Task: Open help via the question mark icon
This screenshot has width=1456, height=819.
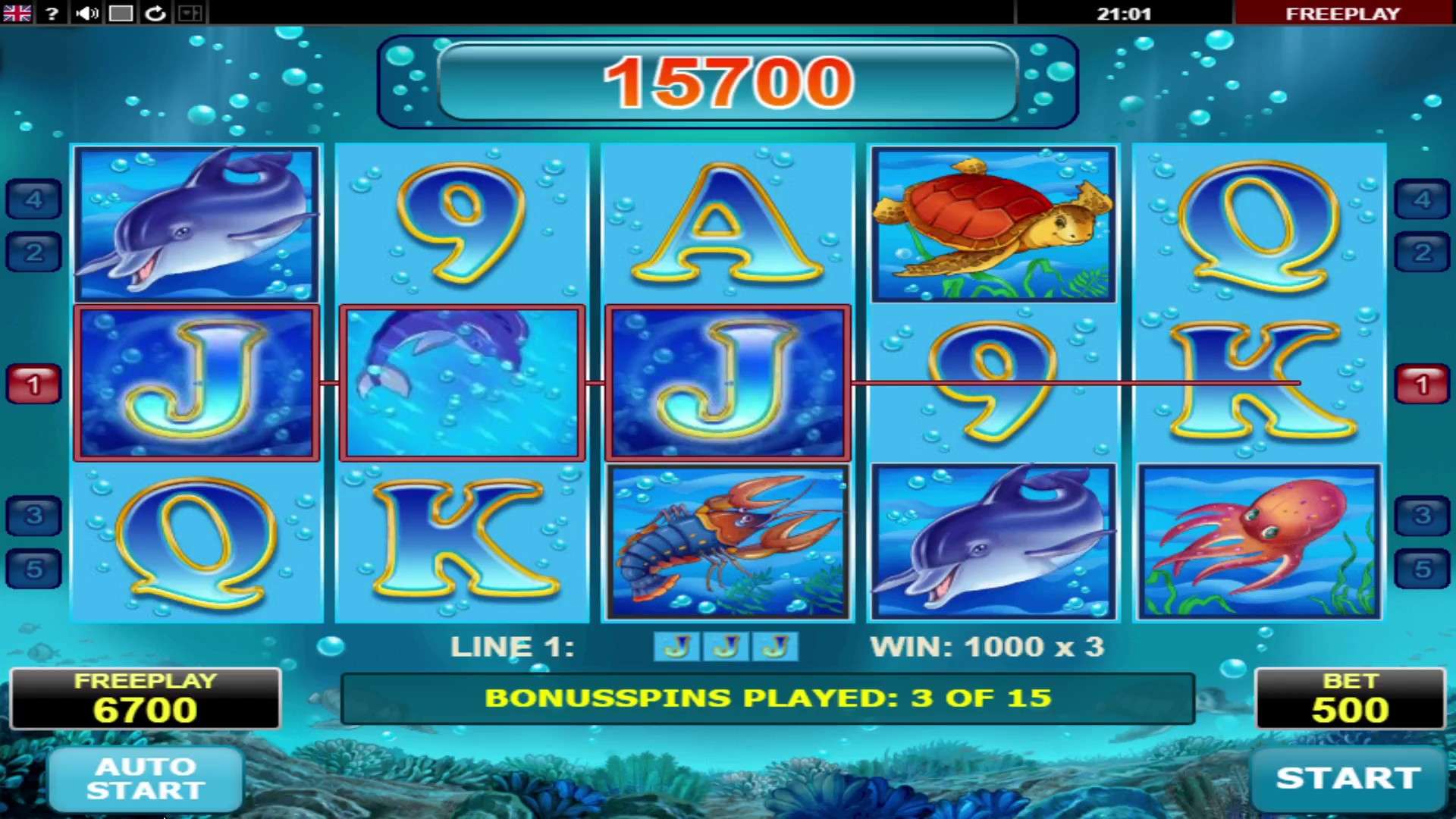Action: (x=51, y=13)
